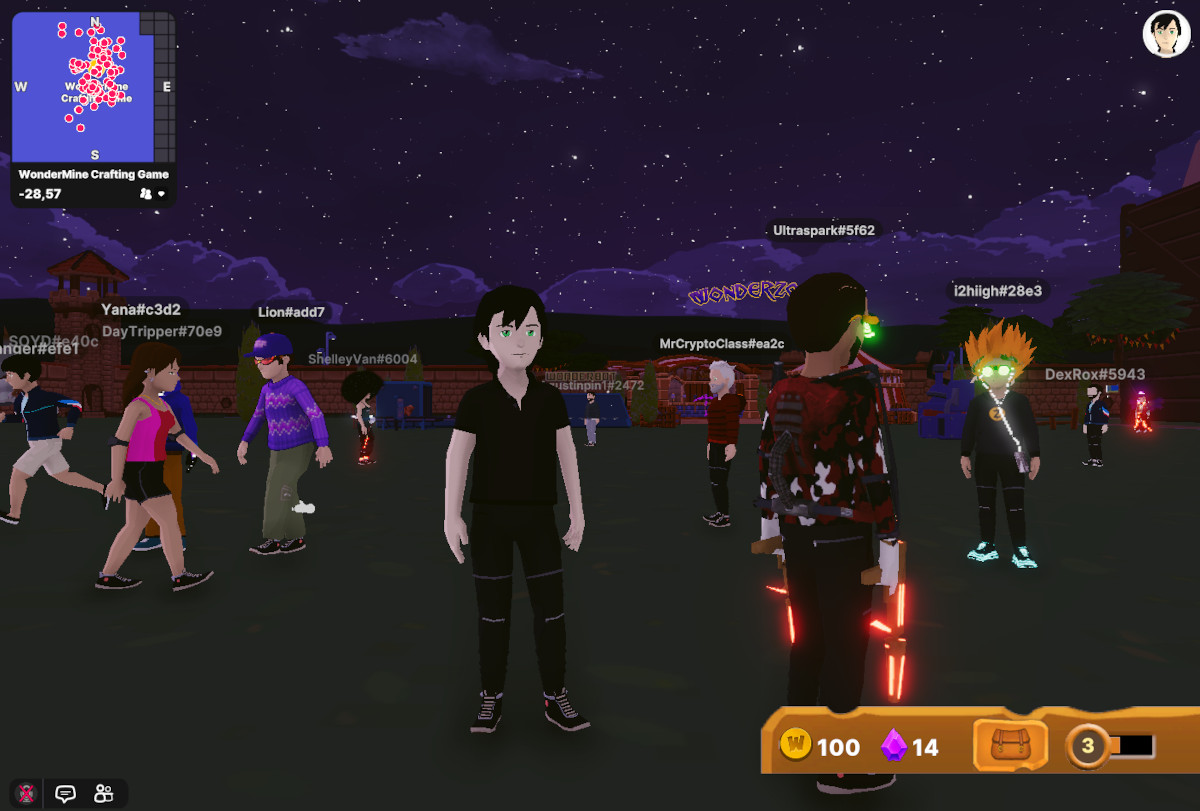The width and height of the screenshot is (1200, 811).
Task: Open the satchel inventory bag
Action: tap(1010, 746)
